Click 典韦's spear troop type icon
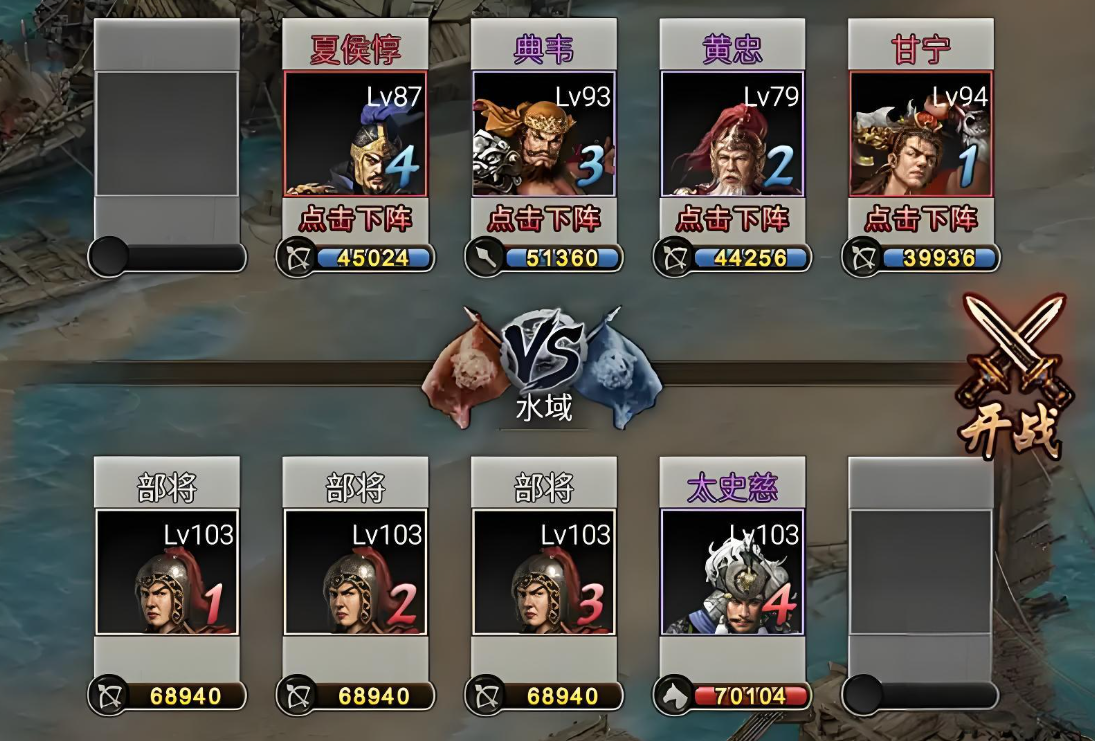Screen dimensions: 1095x741 point(483,258)
